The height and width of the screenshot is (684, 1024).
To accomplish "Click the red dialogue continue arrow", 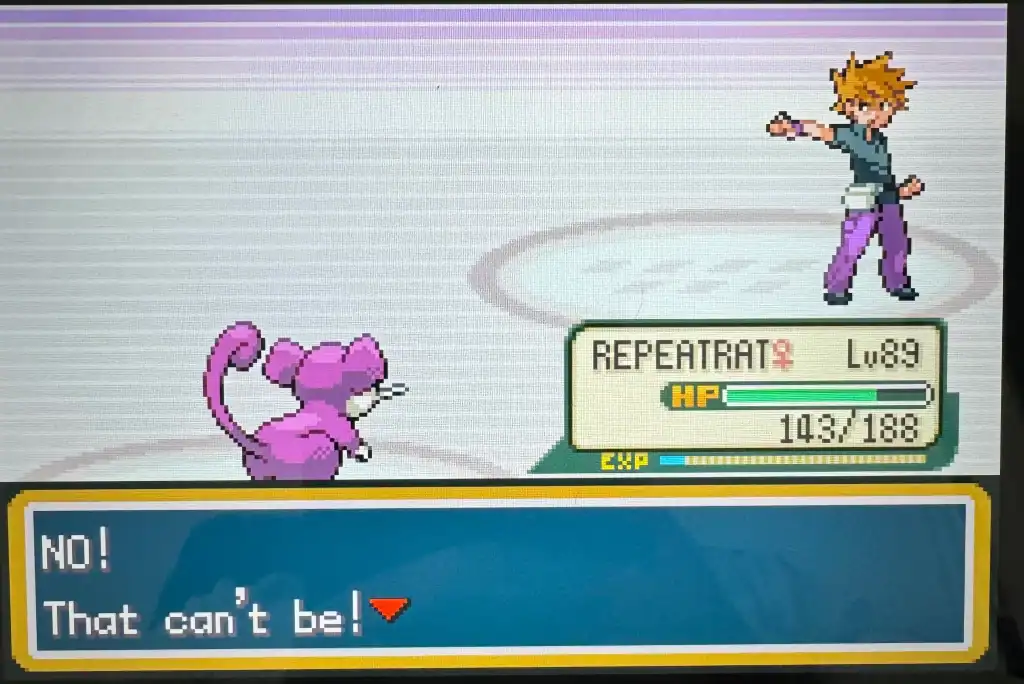I will (x=389, y=608).
